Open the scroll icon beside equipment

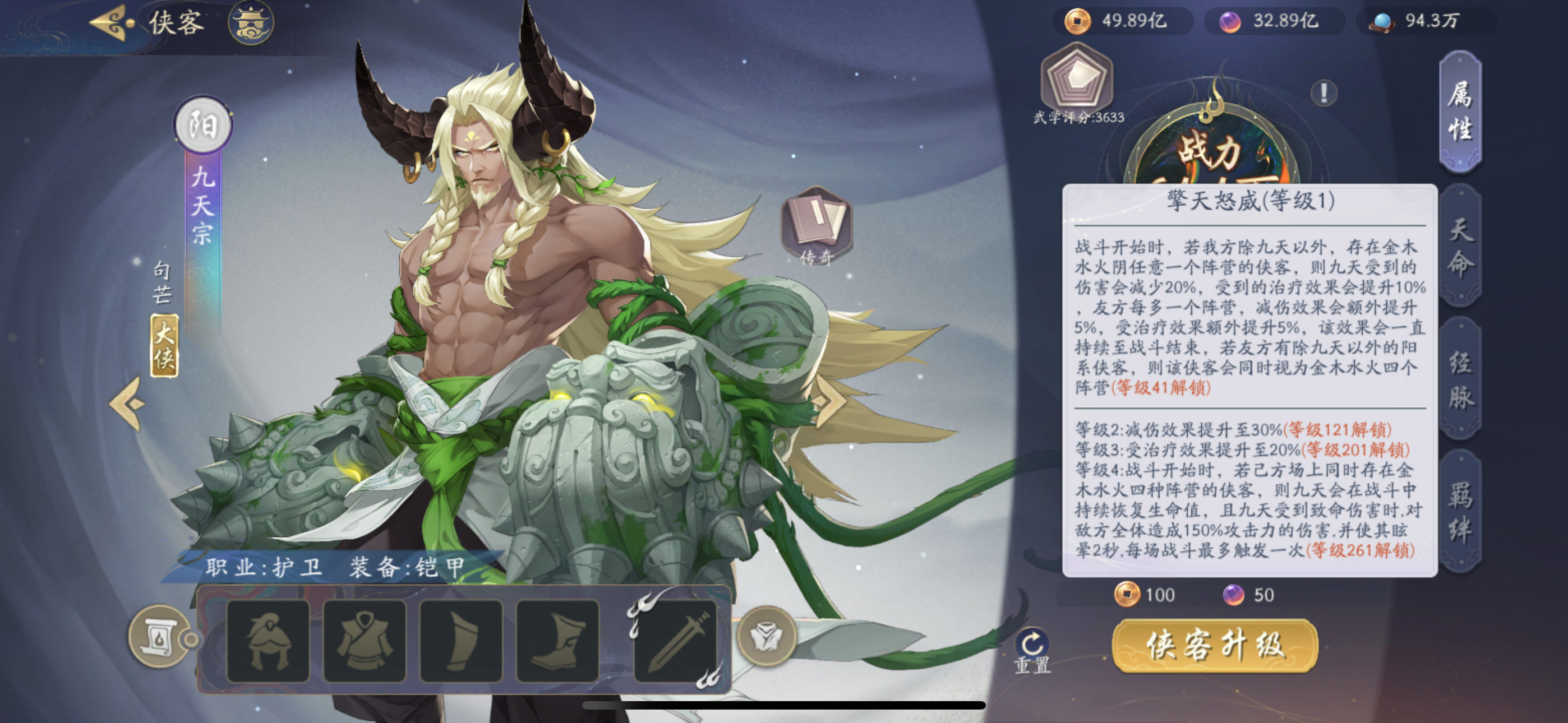point(159,637)
